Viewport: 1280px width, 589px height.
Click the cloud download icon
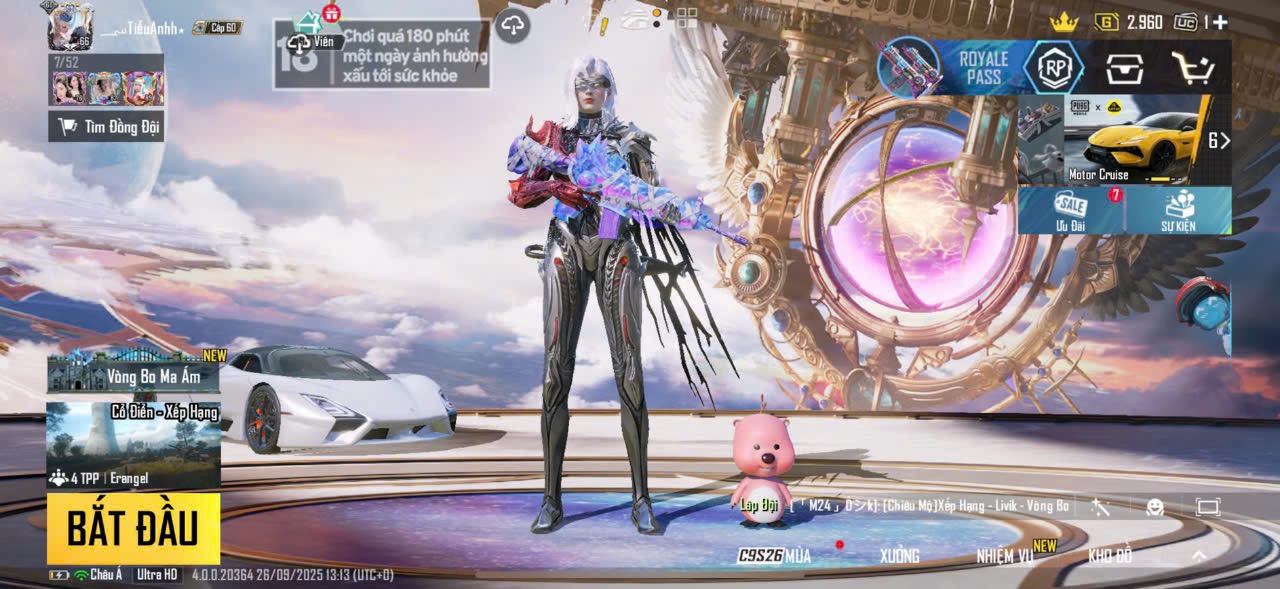513,25
